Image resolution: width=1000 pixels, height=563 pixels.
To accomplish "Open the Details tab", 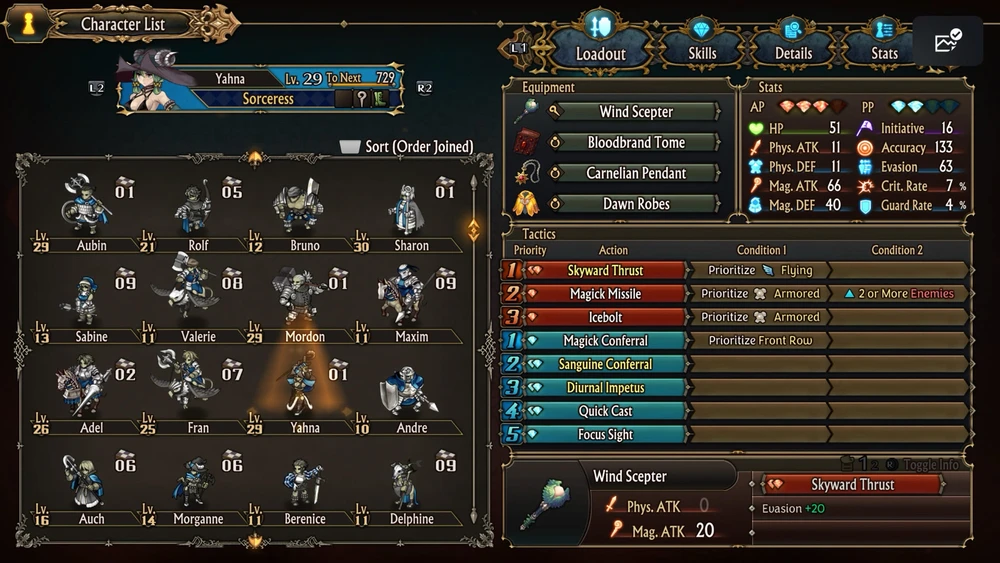I will coord(794,53).
